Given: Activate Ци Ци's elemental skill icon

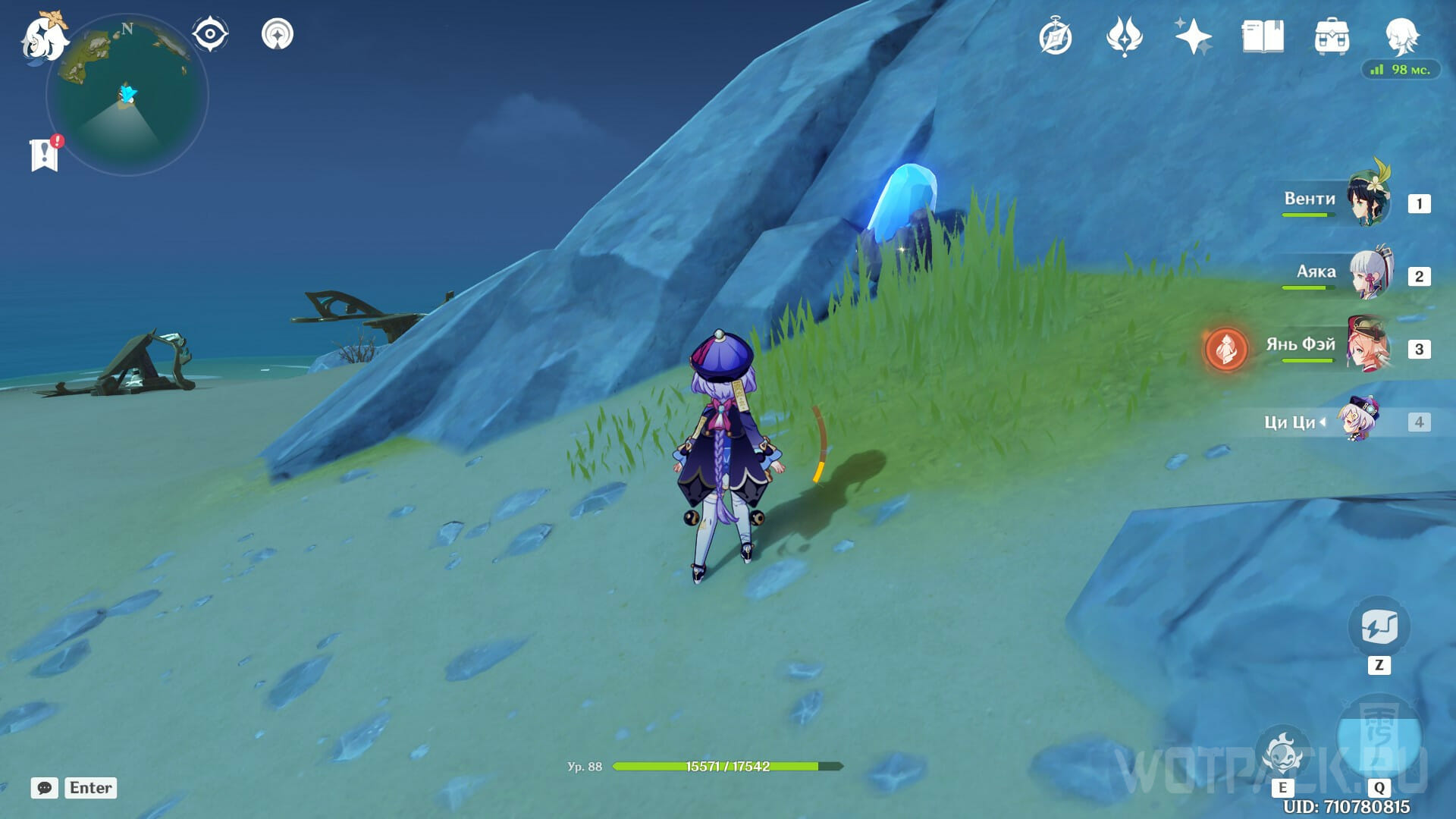Looking at the screenshot, I should click(x=1283, y=753).
